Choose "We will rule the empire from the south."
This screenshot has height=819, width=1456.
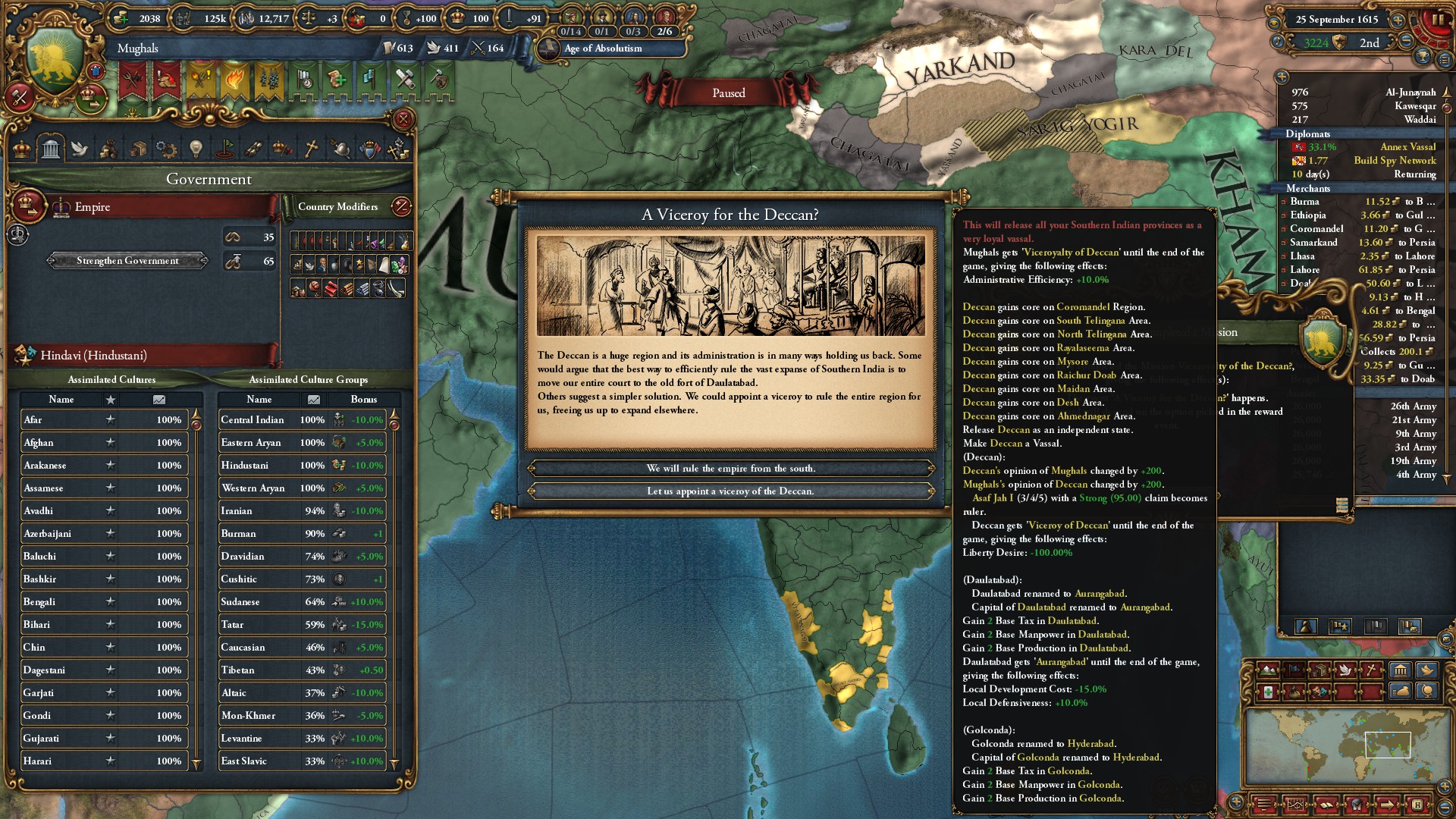[x=730, y=469]
